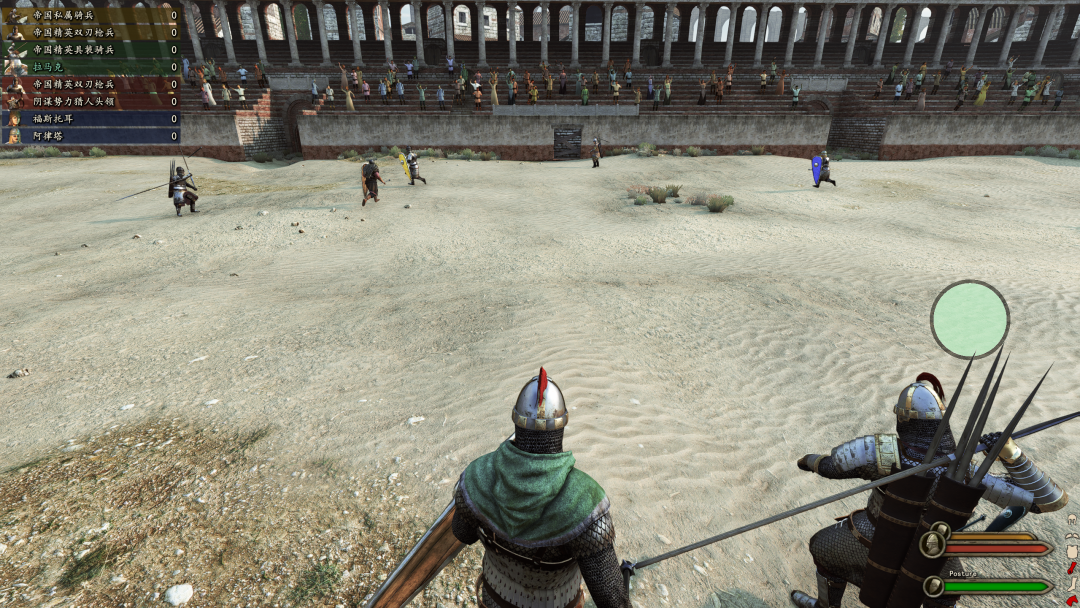Image resolution: width=1080 pixels, height=608 pixels.
Task: Click the helmet armor status icon
Action: pos(1072,520)
